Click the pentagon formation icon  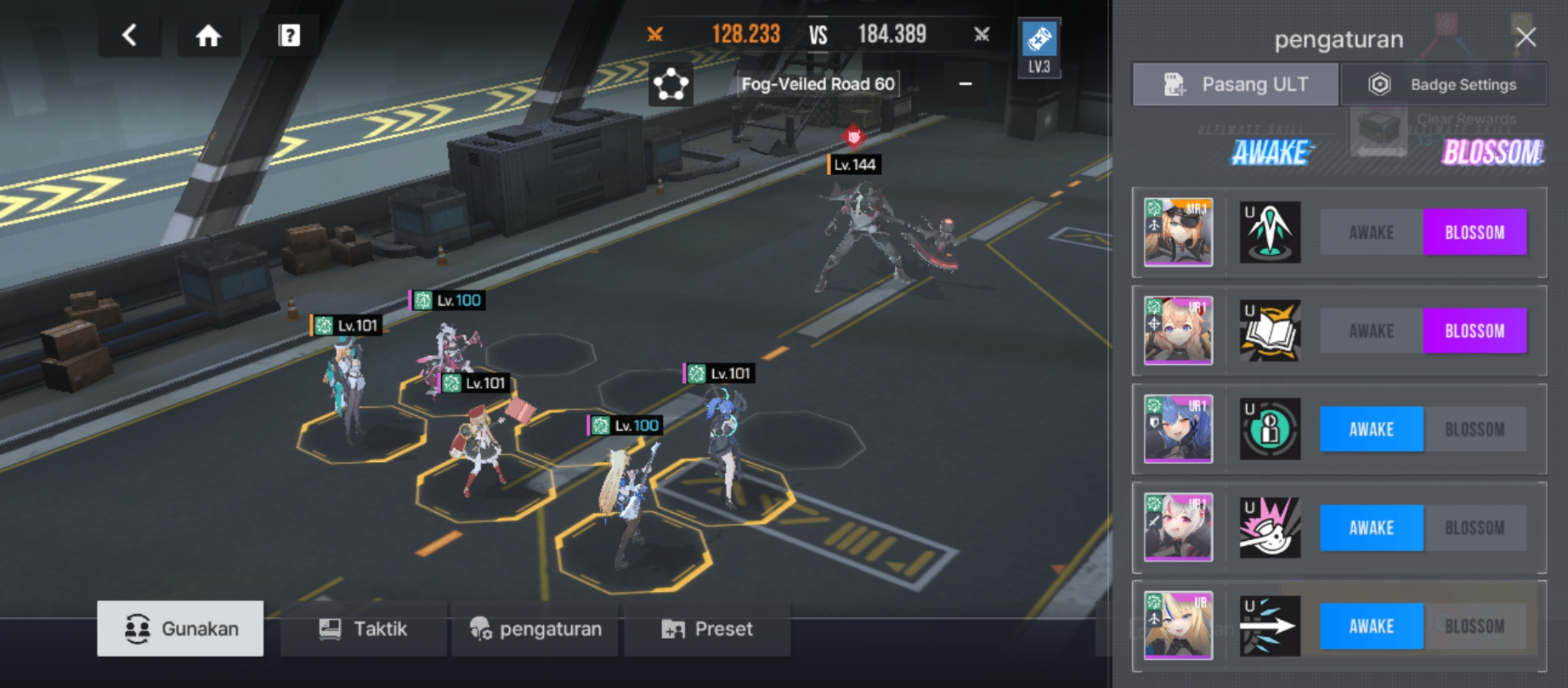(671, 84)
